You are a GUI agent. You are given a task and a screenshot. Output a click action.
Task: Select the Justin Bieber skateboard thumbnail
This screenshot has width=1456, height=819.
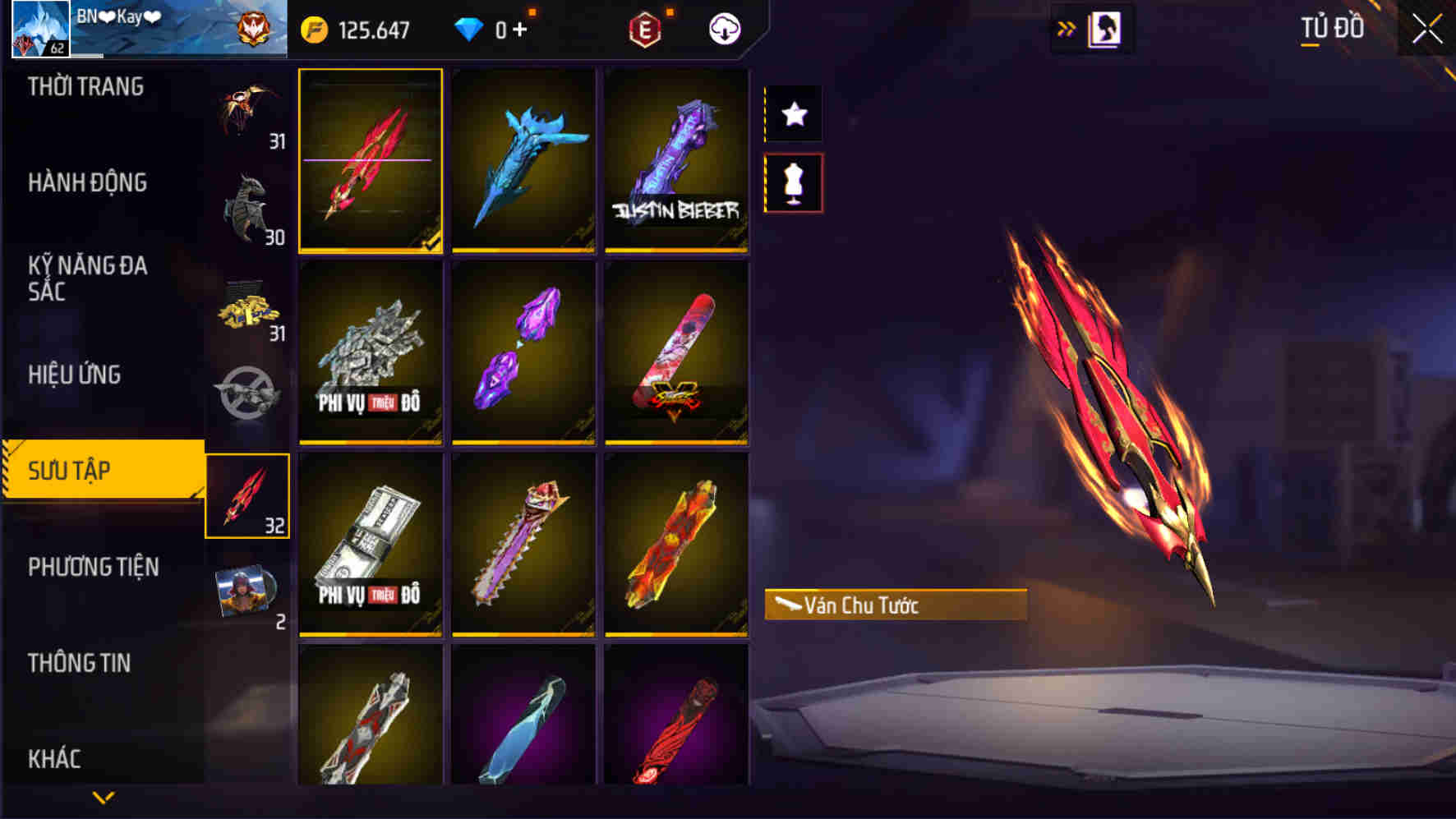pos(675,161)
